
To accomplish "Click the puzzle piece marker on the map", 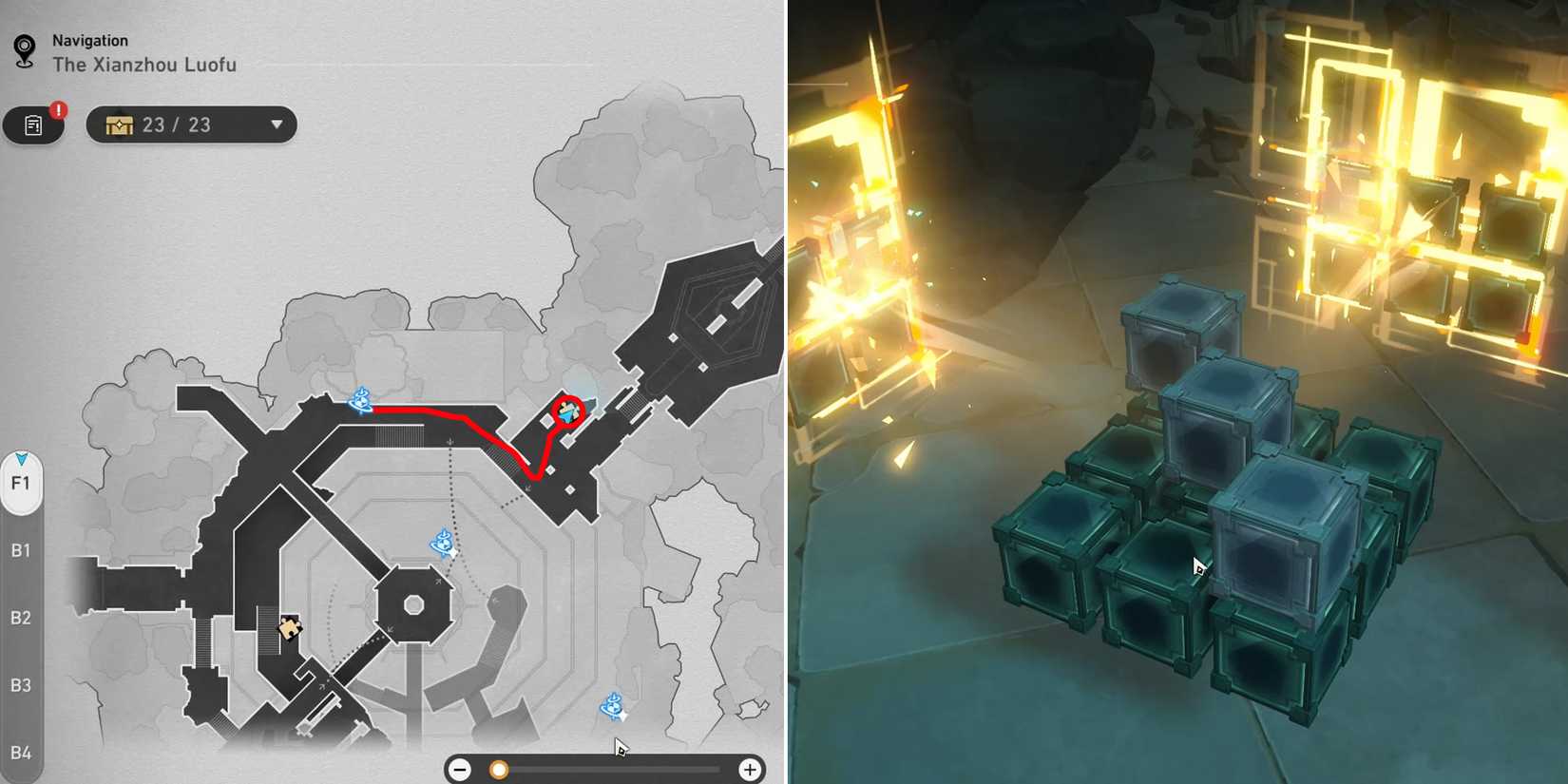I will click(288, 627).
